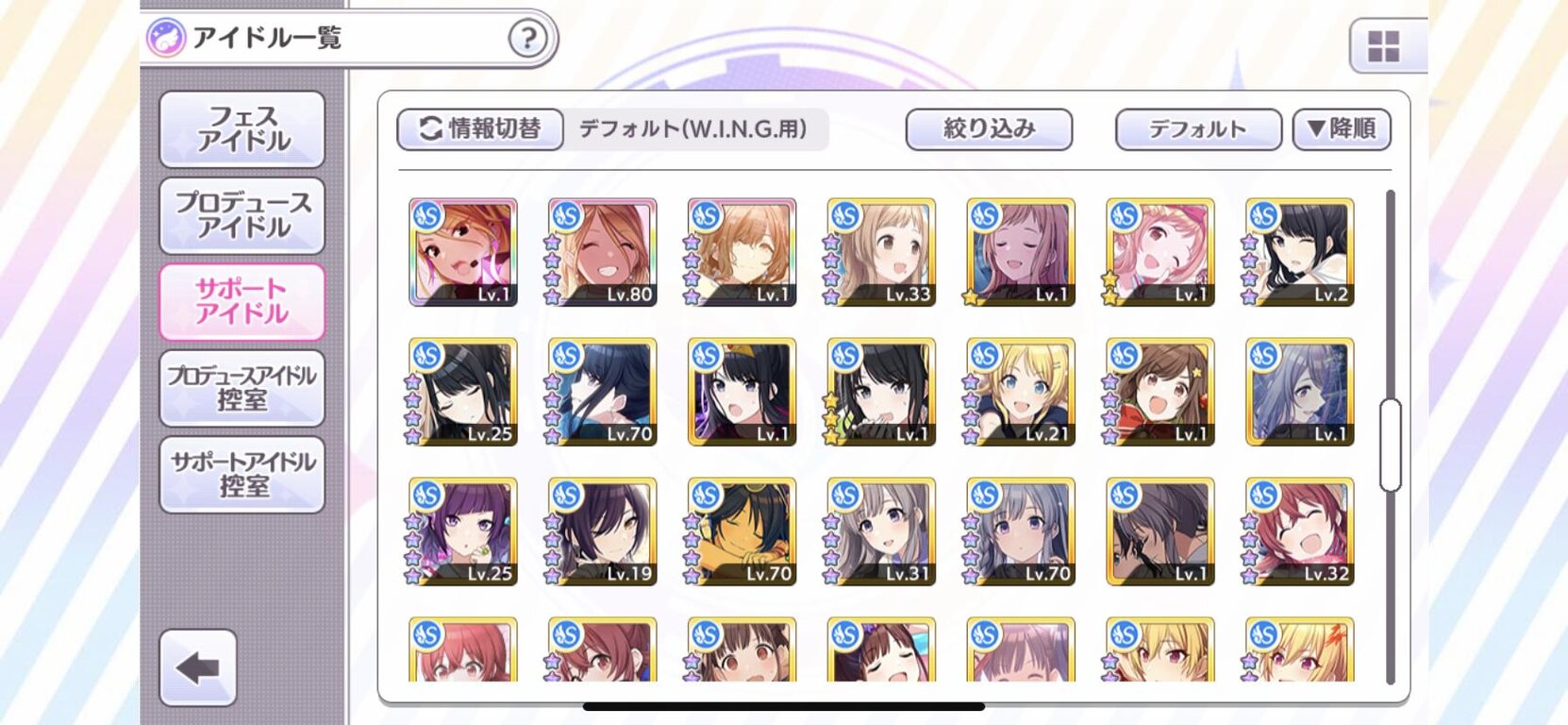Tap the star icon under the Lv.25 idol
1568x725 pixels.
tap(413, 432)
